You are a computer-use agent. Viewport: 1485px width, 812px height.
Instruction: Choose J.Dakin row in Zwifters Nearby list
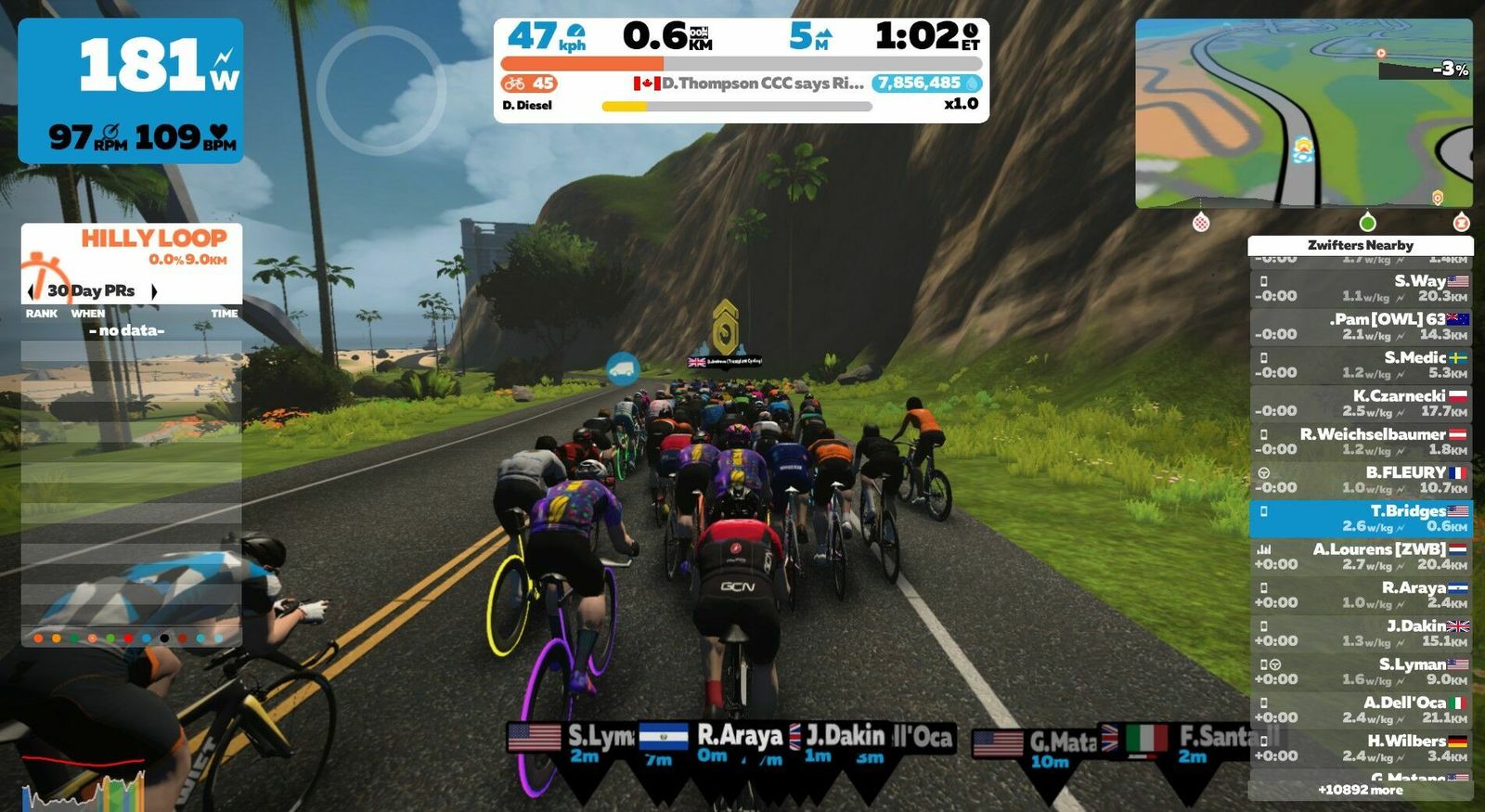point(1360,633)
